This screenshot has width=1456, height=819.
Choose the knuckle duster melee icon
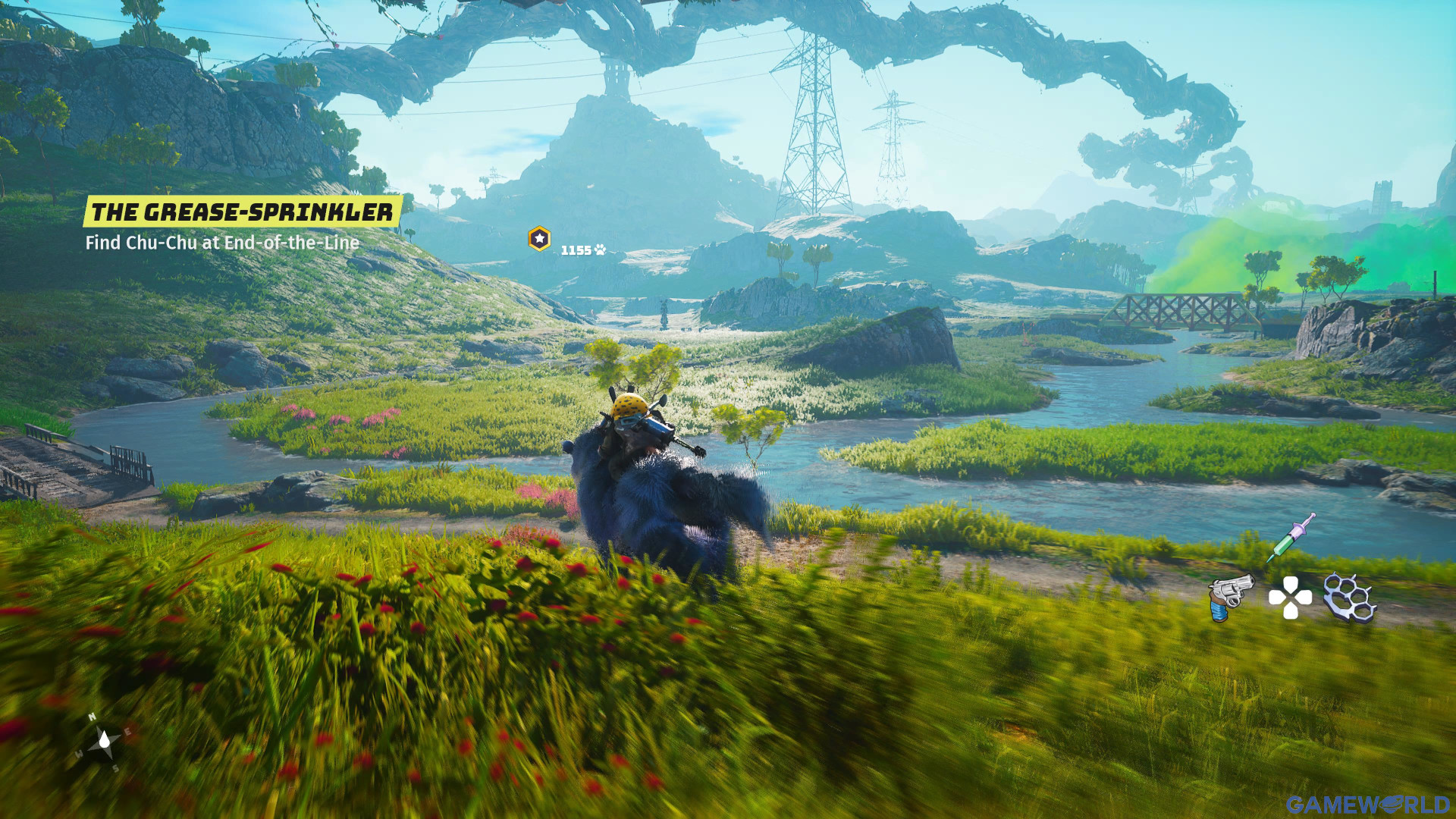click(1349, 598)
